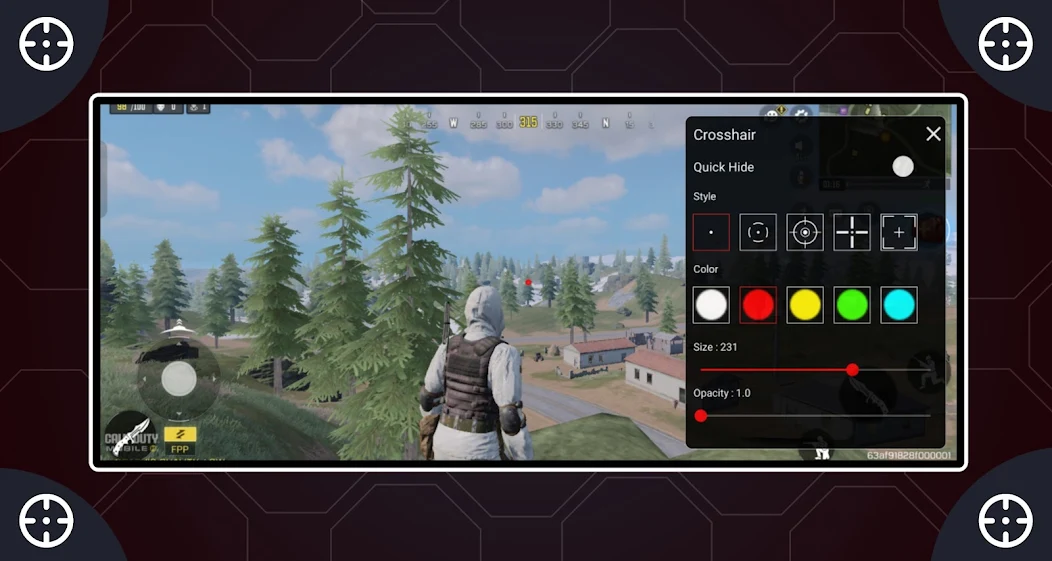The width and height of the screenshot is (1052, 561).
Task: Choose the dotted circle crosshair style
Action: tap(758, 232)
